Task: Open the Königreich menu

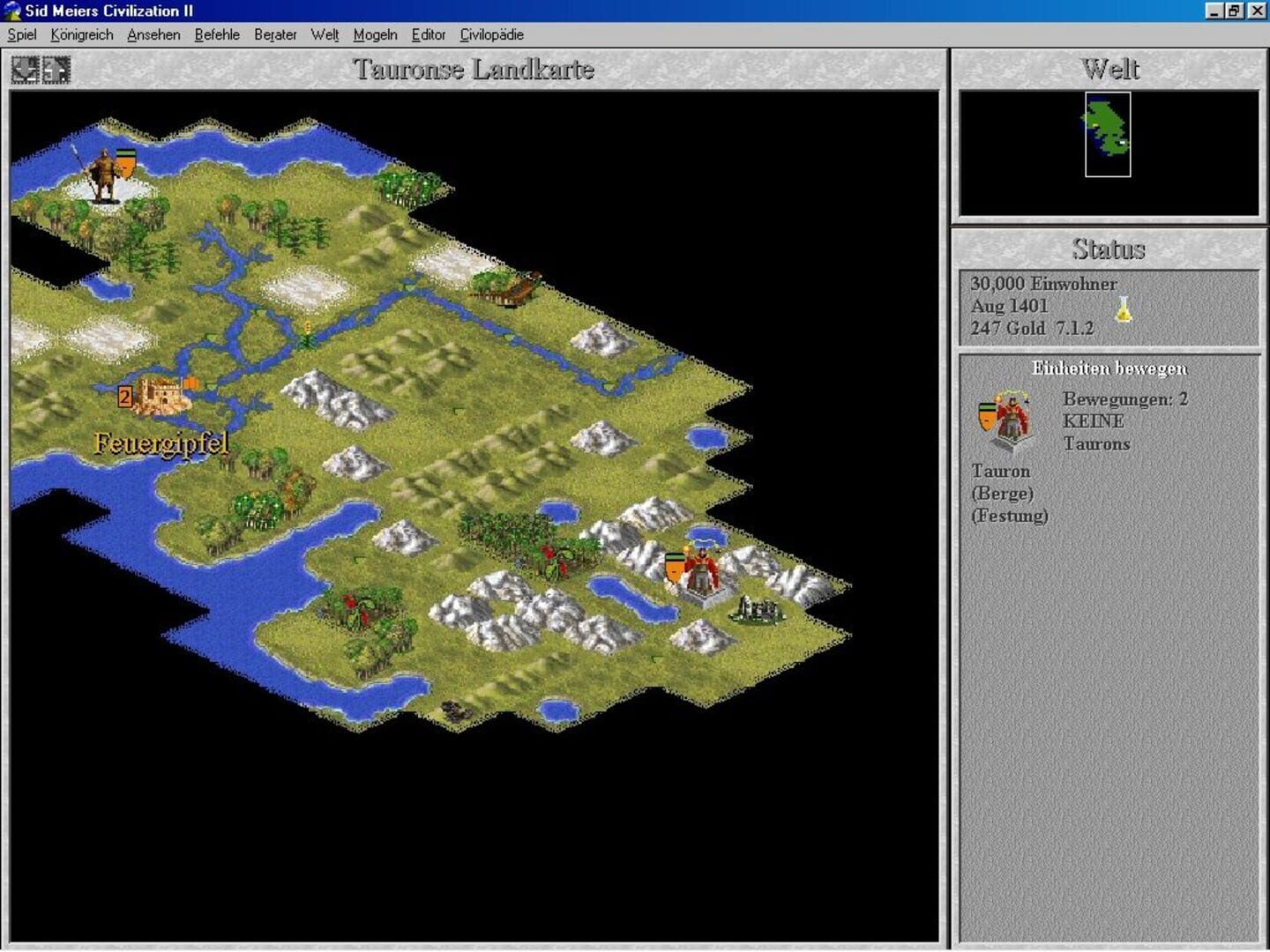Action: pyautogui.click(x=82, y=34)
